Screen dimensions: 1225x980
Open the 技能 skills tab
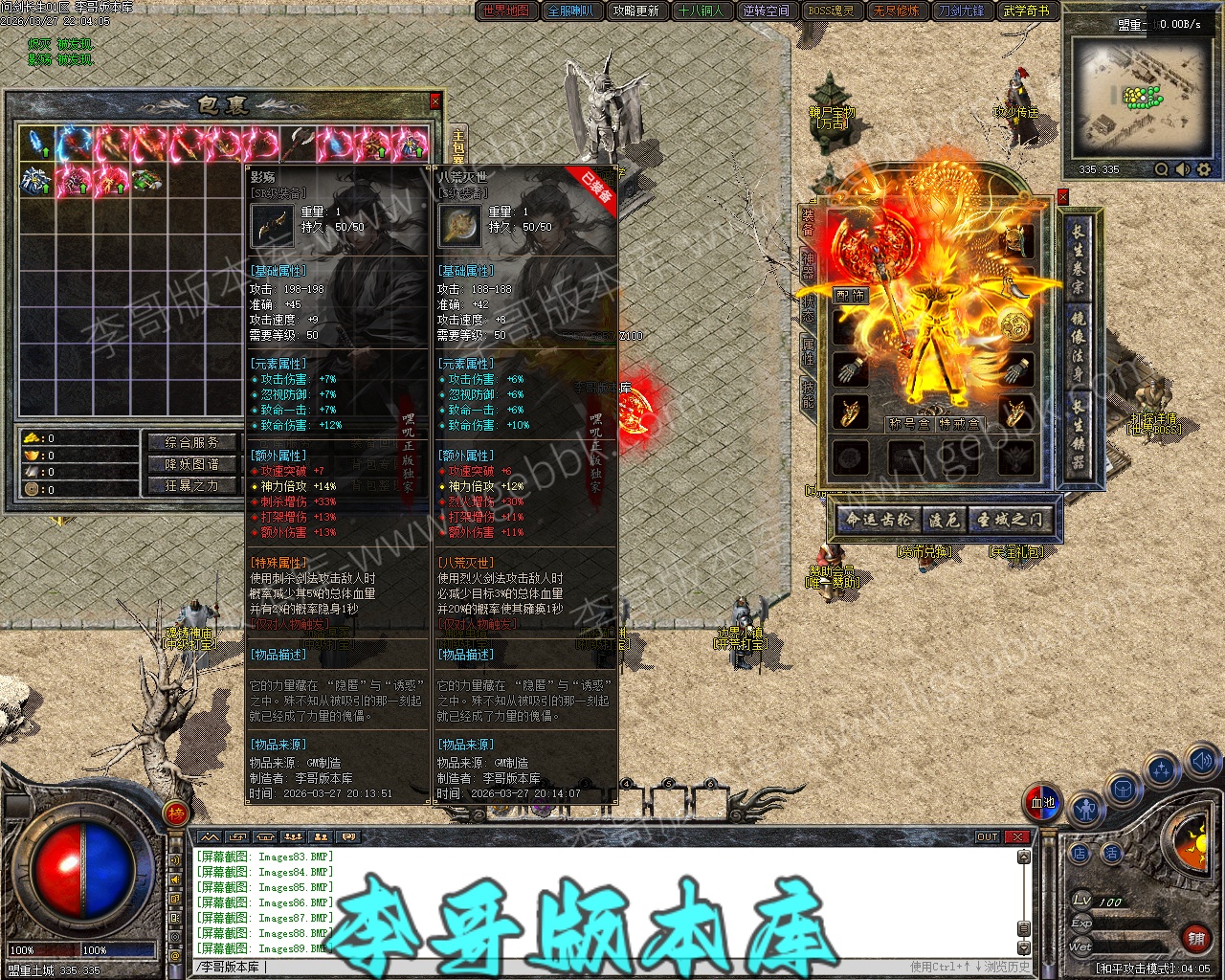tap(808, 392)
